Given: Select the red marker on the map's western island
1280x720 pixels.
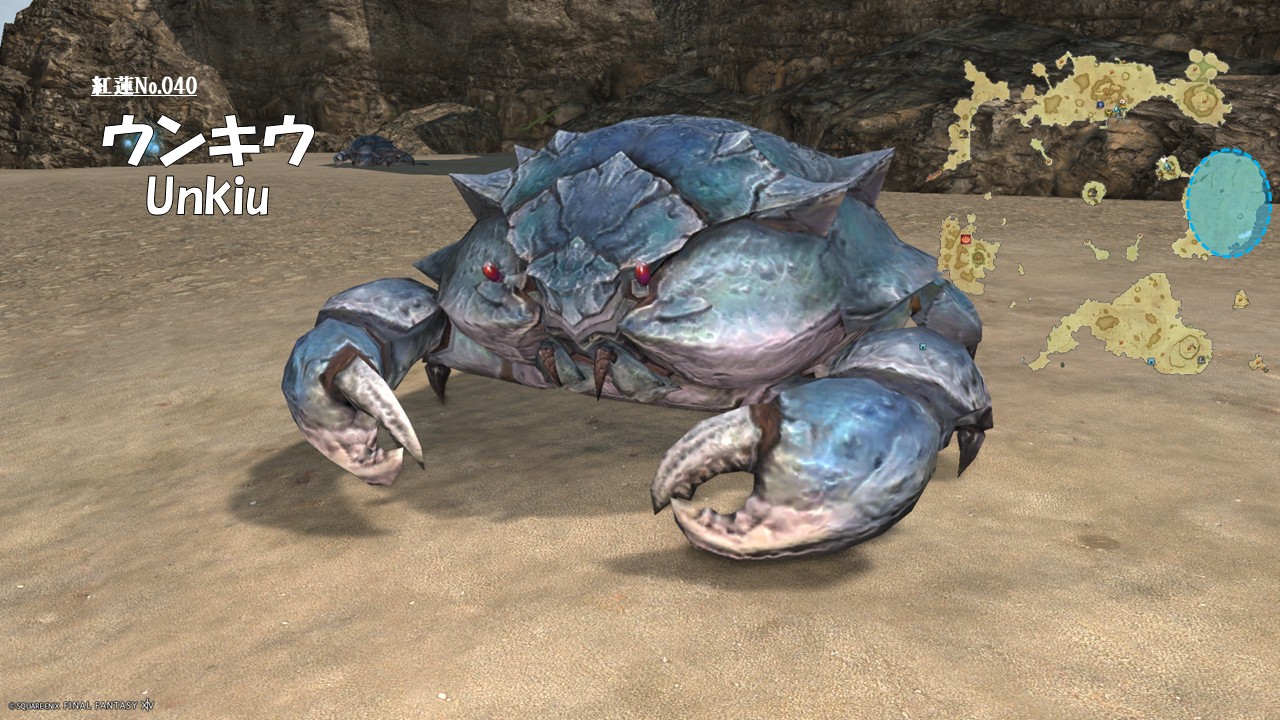Looking at the screenshot, I should (965, 240).
